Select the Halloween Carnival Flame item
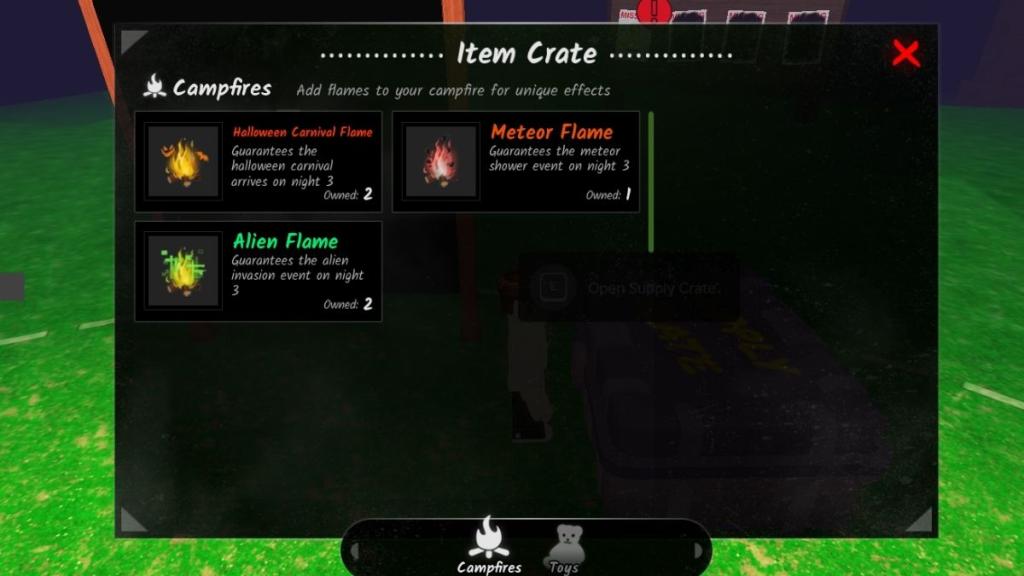The image size is (1024, 576). pyautogui.click(x=258, y=161)
